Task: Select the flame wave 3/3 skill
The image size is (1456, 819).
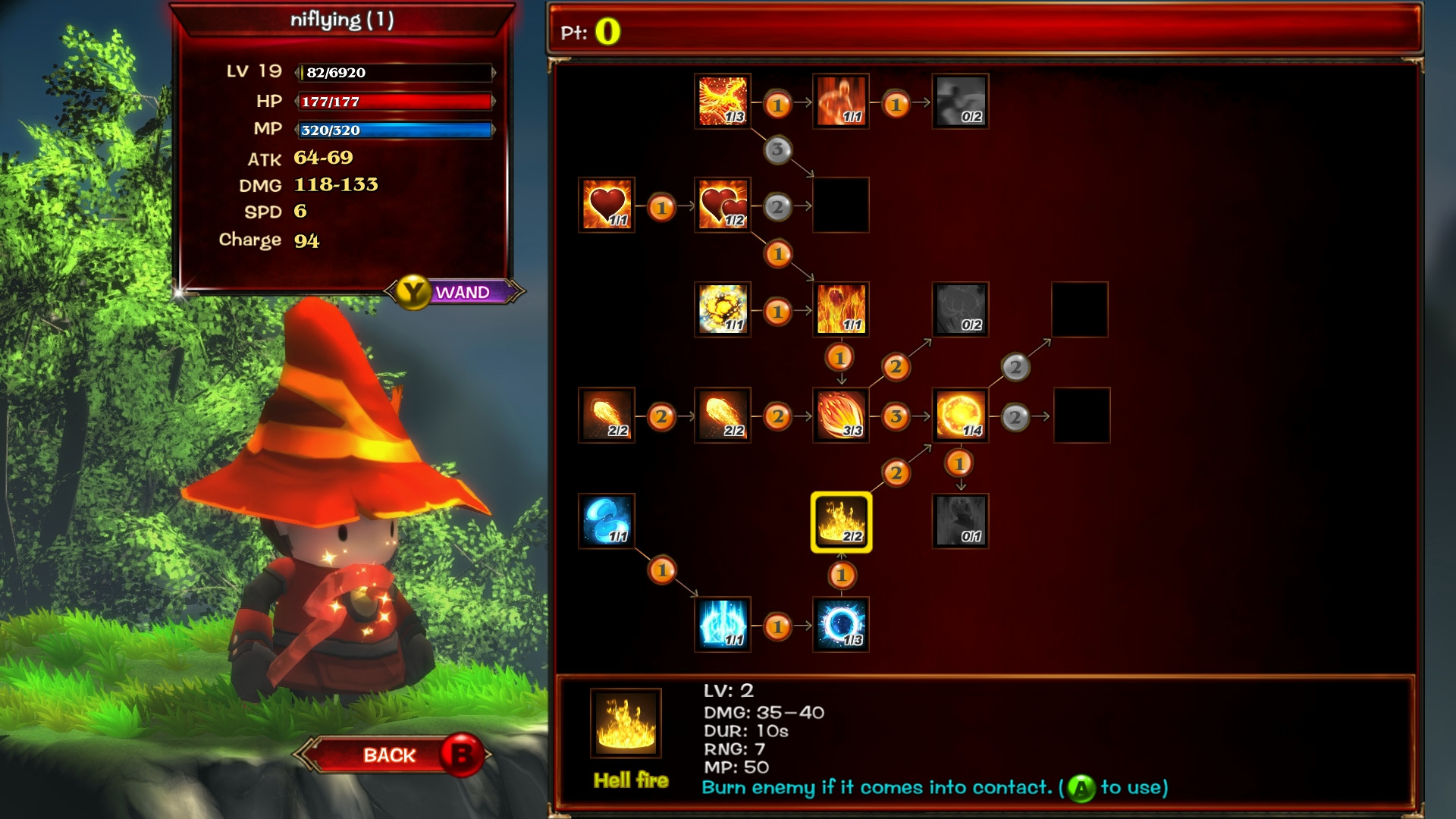Action: [x=842, y=414]
